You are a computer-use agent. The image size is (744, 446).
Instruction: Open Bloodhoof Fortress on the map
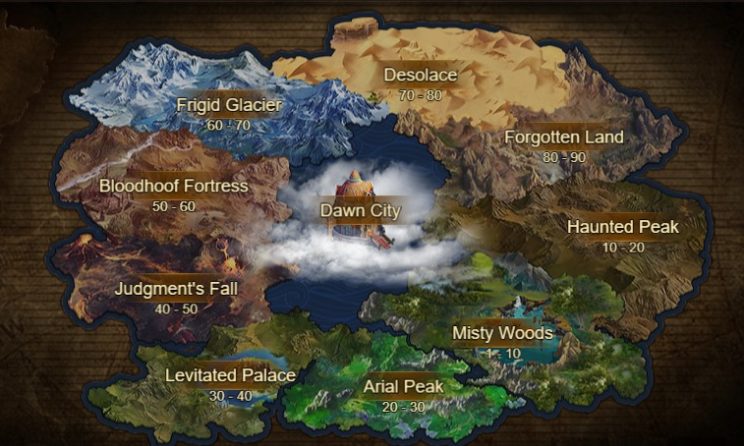[160, 186]
